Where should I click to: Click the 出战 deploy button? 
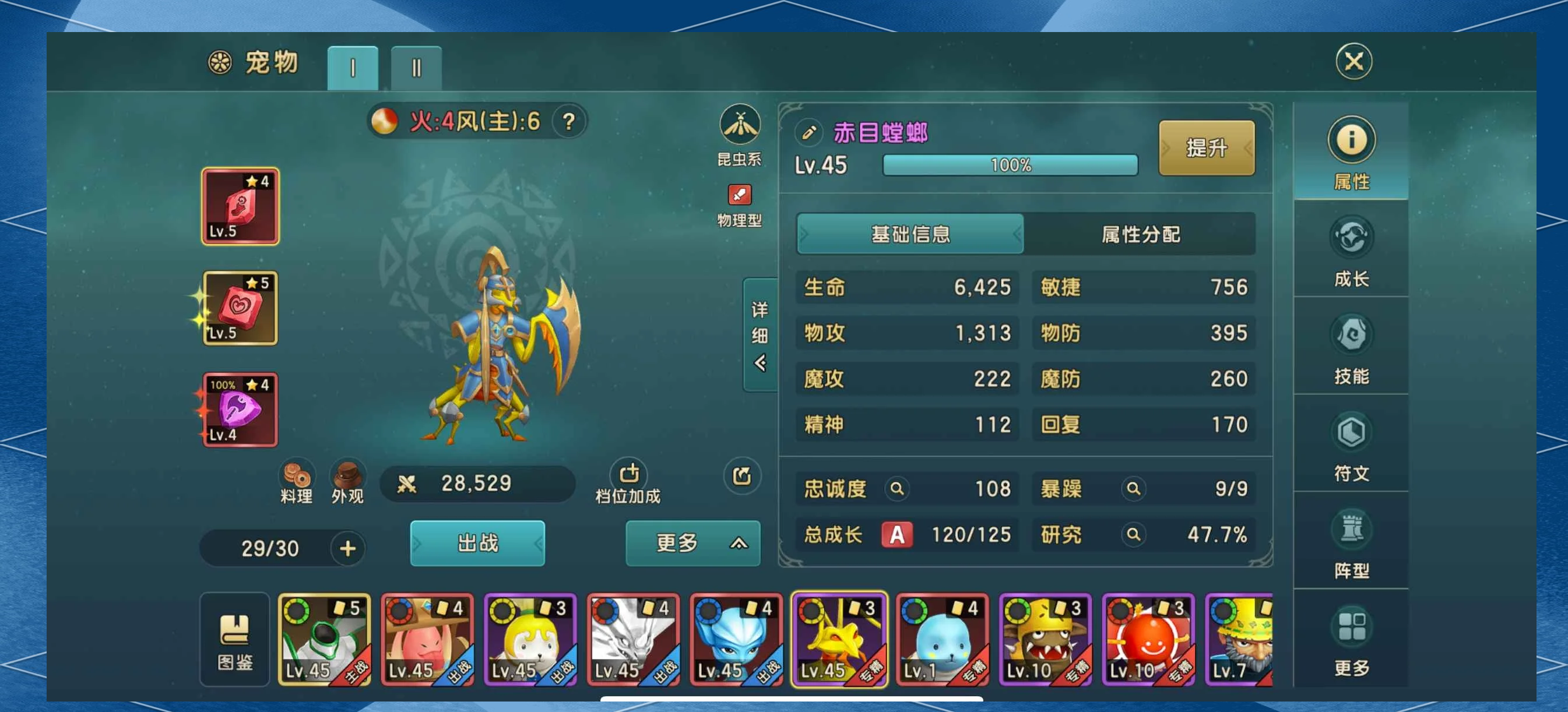point(477,544)
